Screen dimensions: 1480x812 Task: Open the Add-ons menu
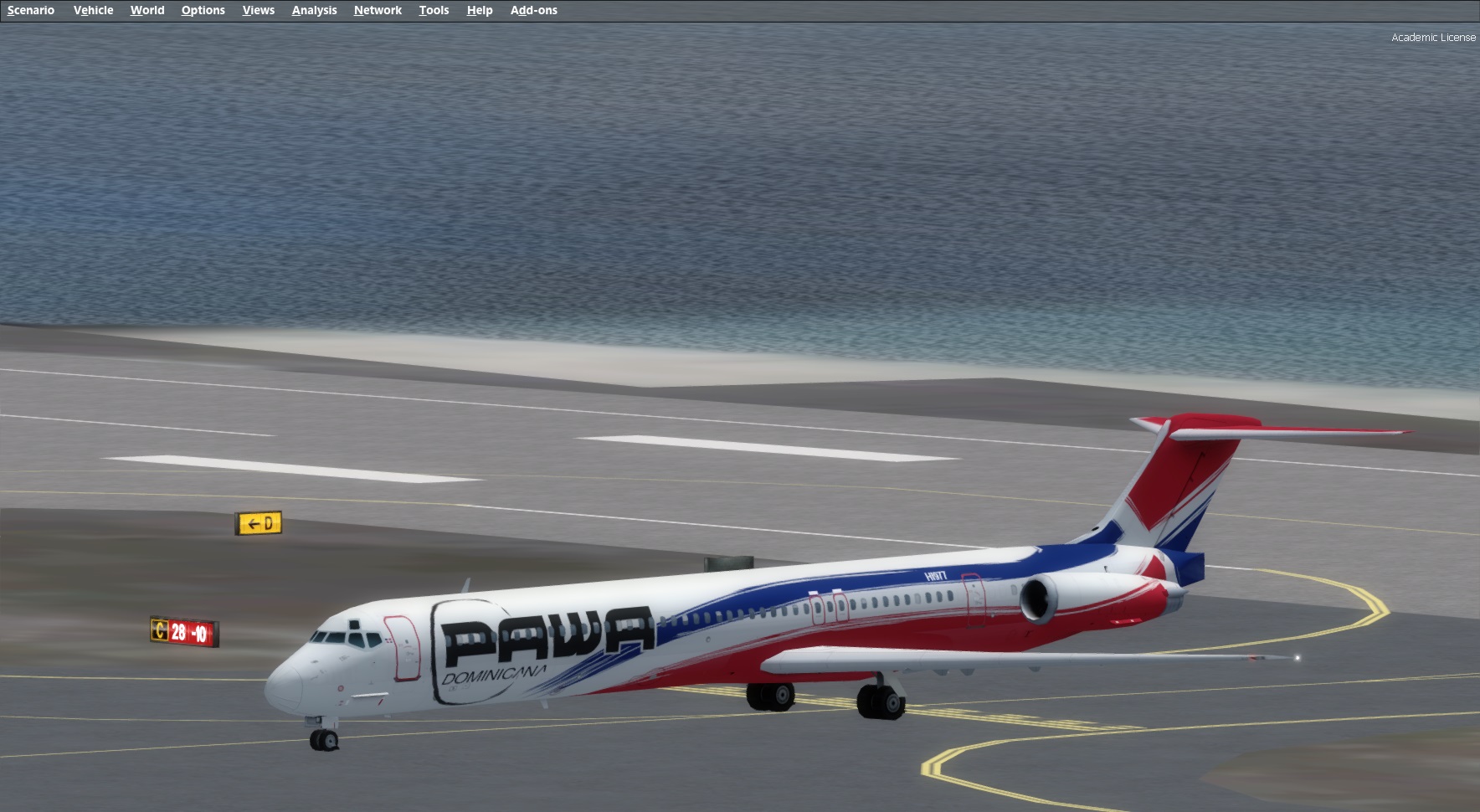[x=533, y=10]
